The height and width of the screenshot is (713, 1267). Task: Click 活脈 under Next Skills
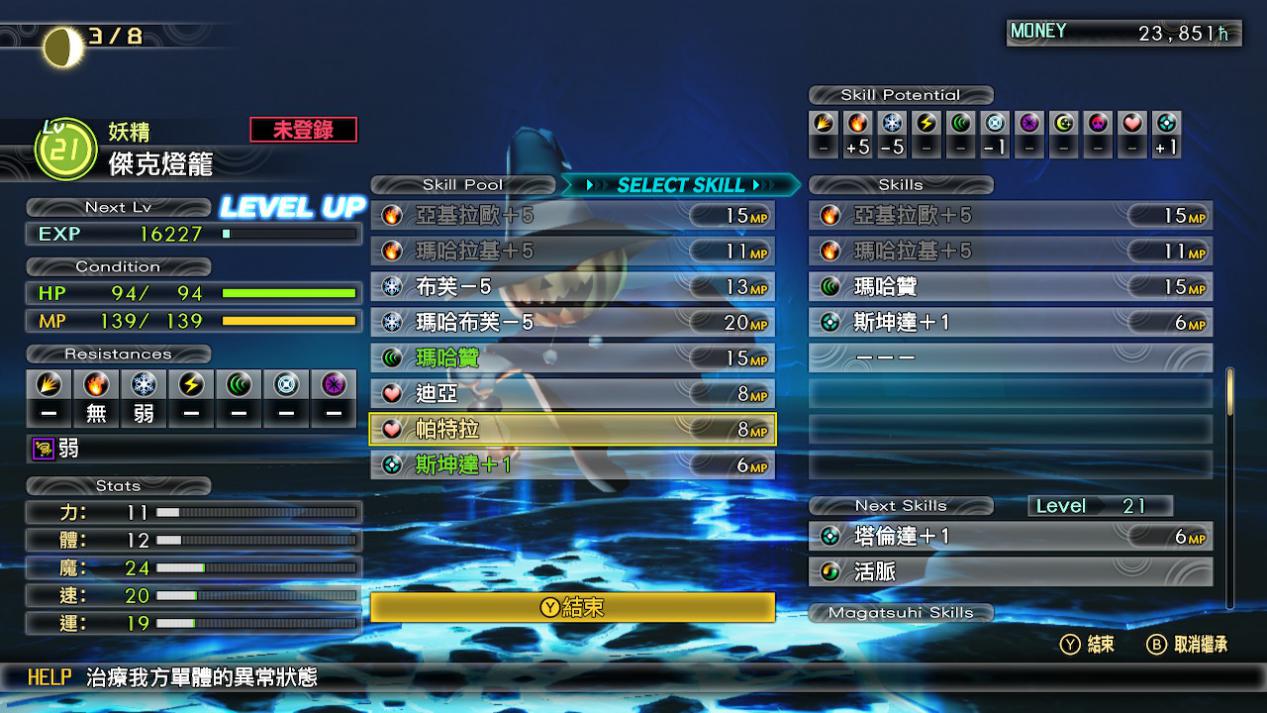1010,572
